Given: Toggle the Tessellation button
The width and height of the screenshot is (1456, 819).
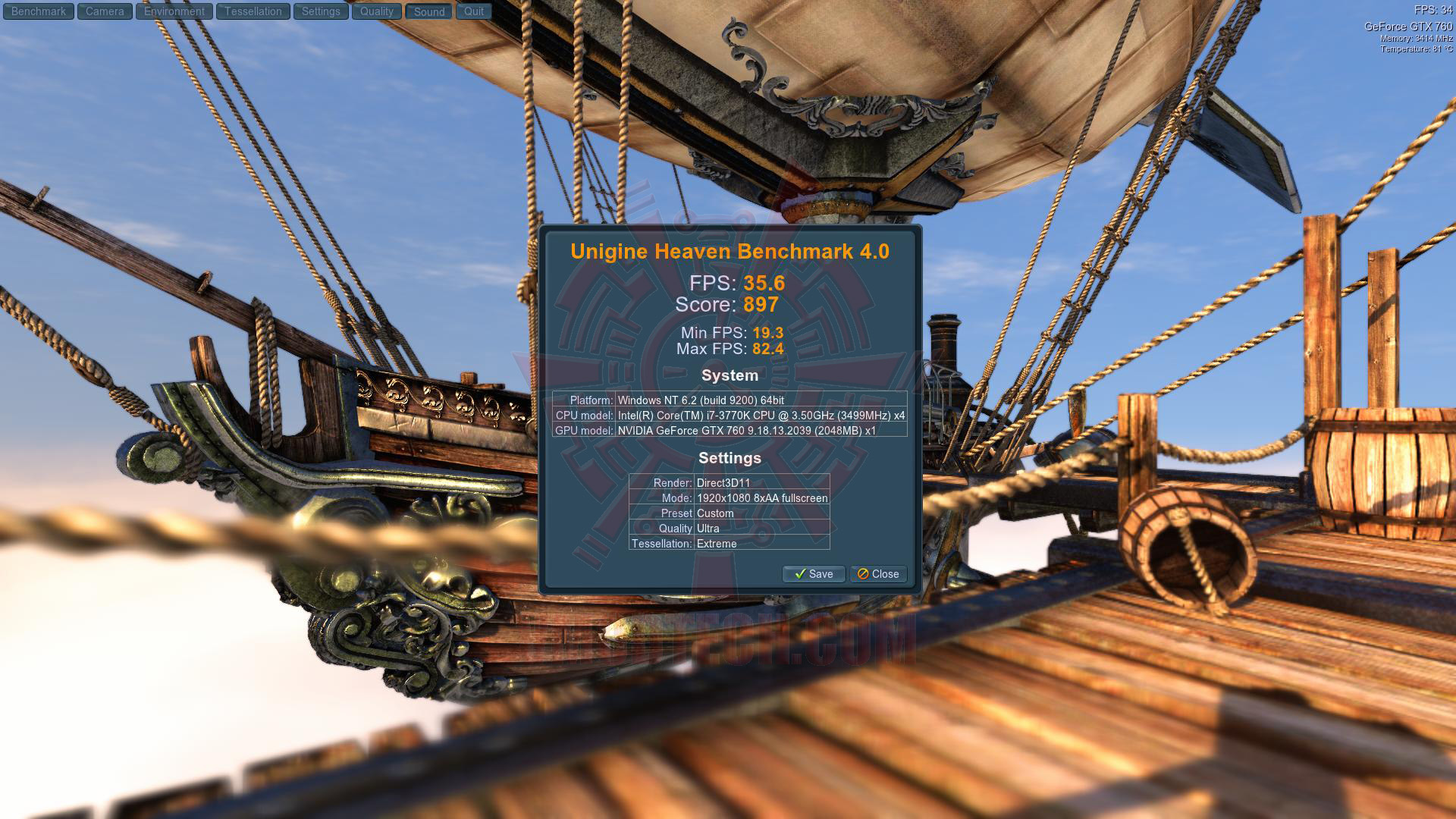Looking at the screenshot, I should click(253, 11).
